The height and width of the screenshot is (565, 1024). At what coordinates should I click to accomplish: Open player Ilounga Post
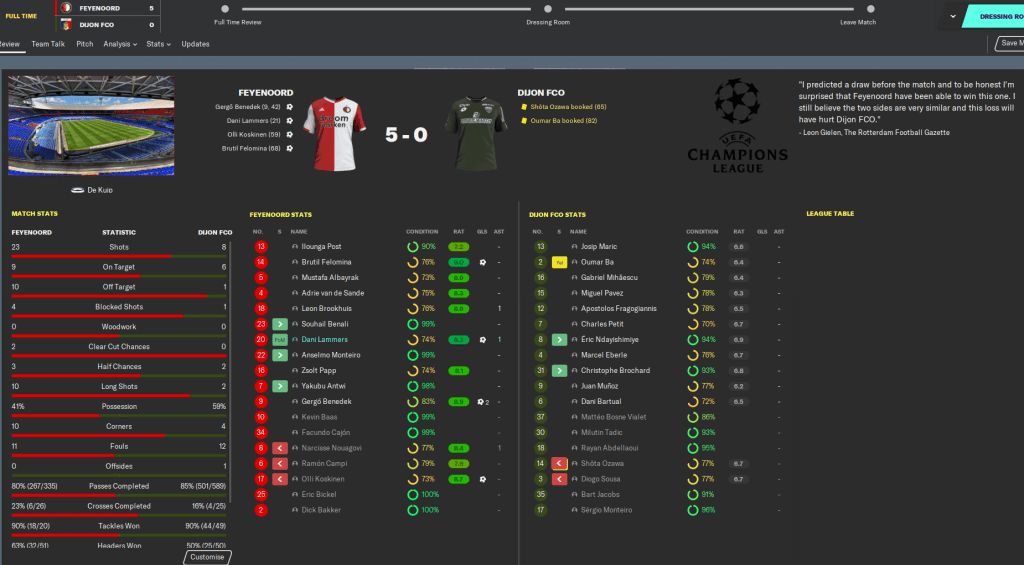tap(322, 246)
